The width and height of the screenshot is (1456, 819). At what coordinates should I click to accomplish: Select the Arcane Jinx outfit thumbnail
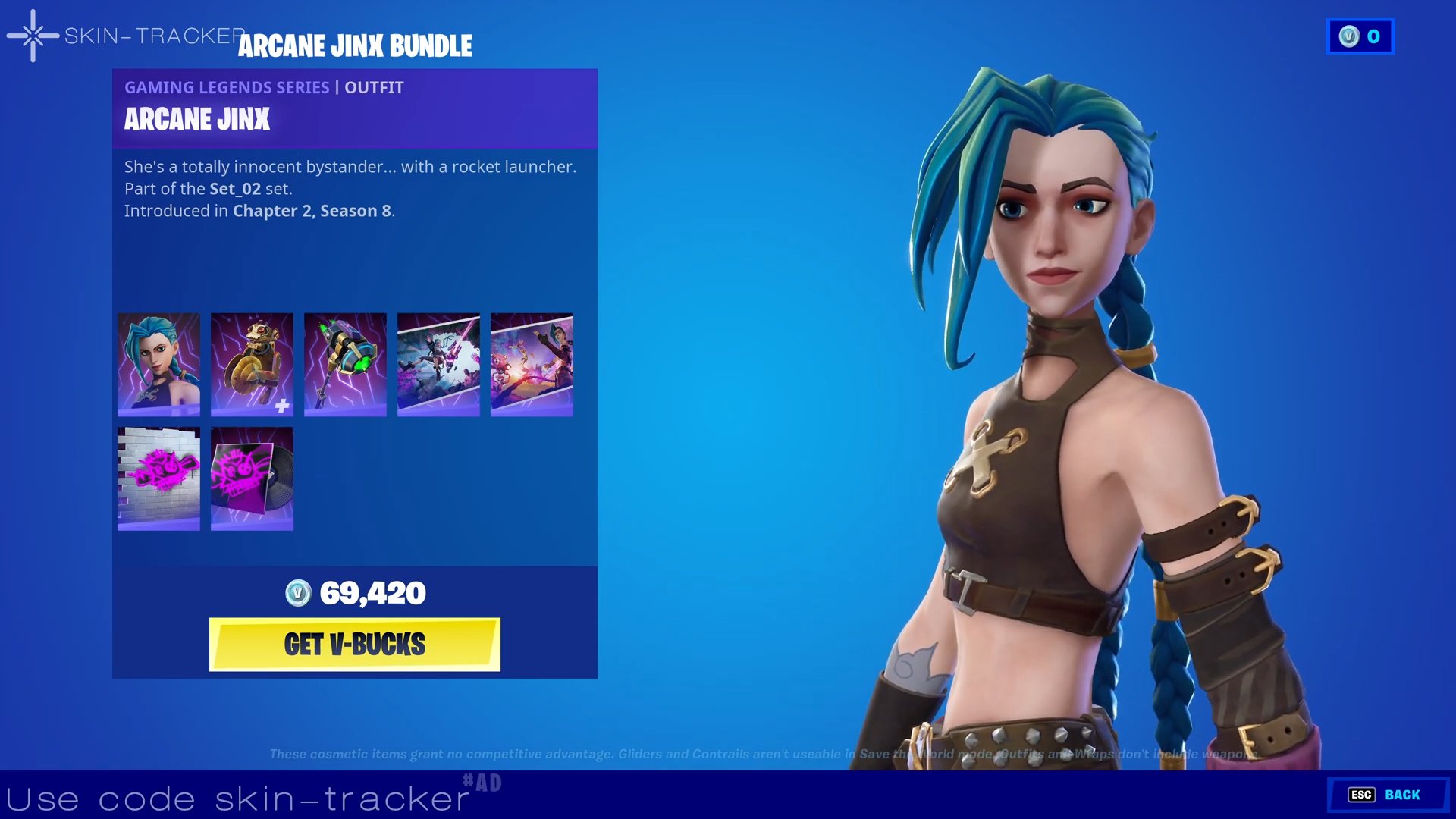tap(158, 364)
